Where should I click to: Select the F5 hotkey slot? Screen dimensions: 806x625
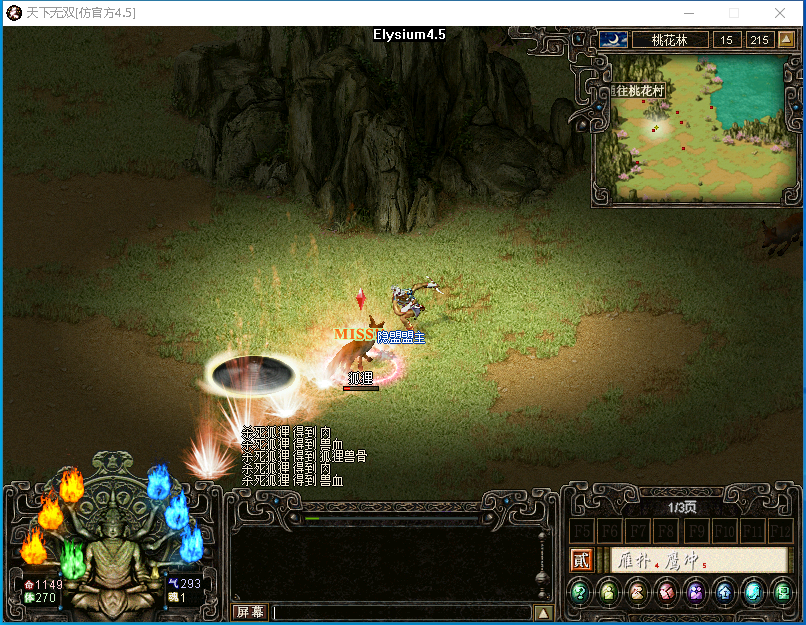[x=581, y=530]
